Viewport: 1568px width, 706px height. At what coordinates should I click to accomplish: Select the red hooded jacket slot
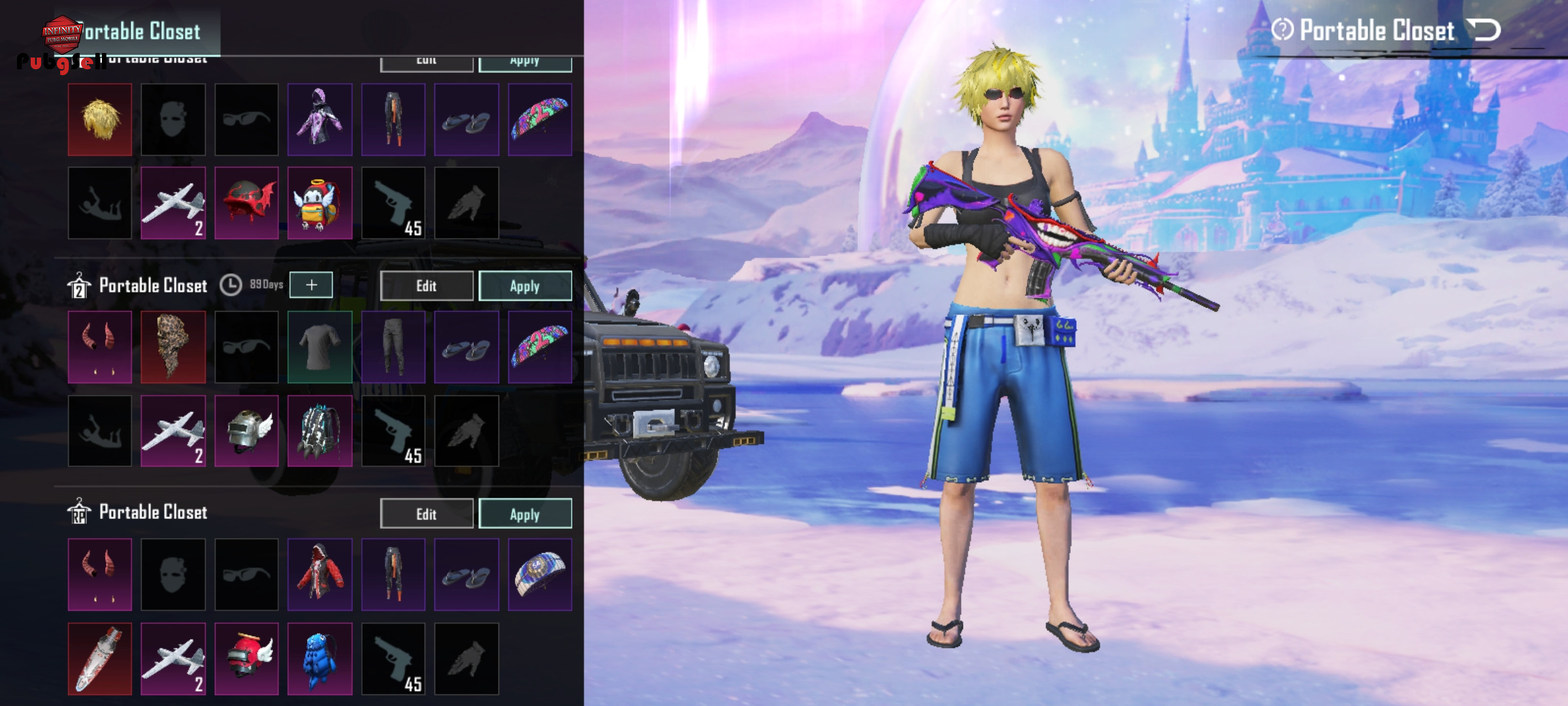coord(319,575)
